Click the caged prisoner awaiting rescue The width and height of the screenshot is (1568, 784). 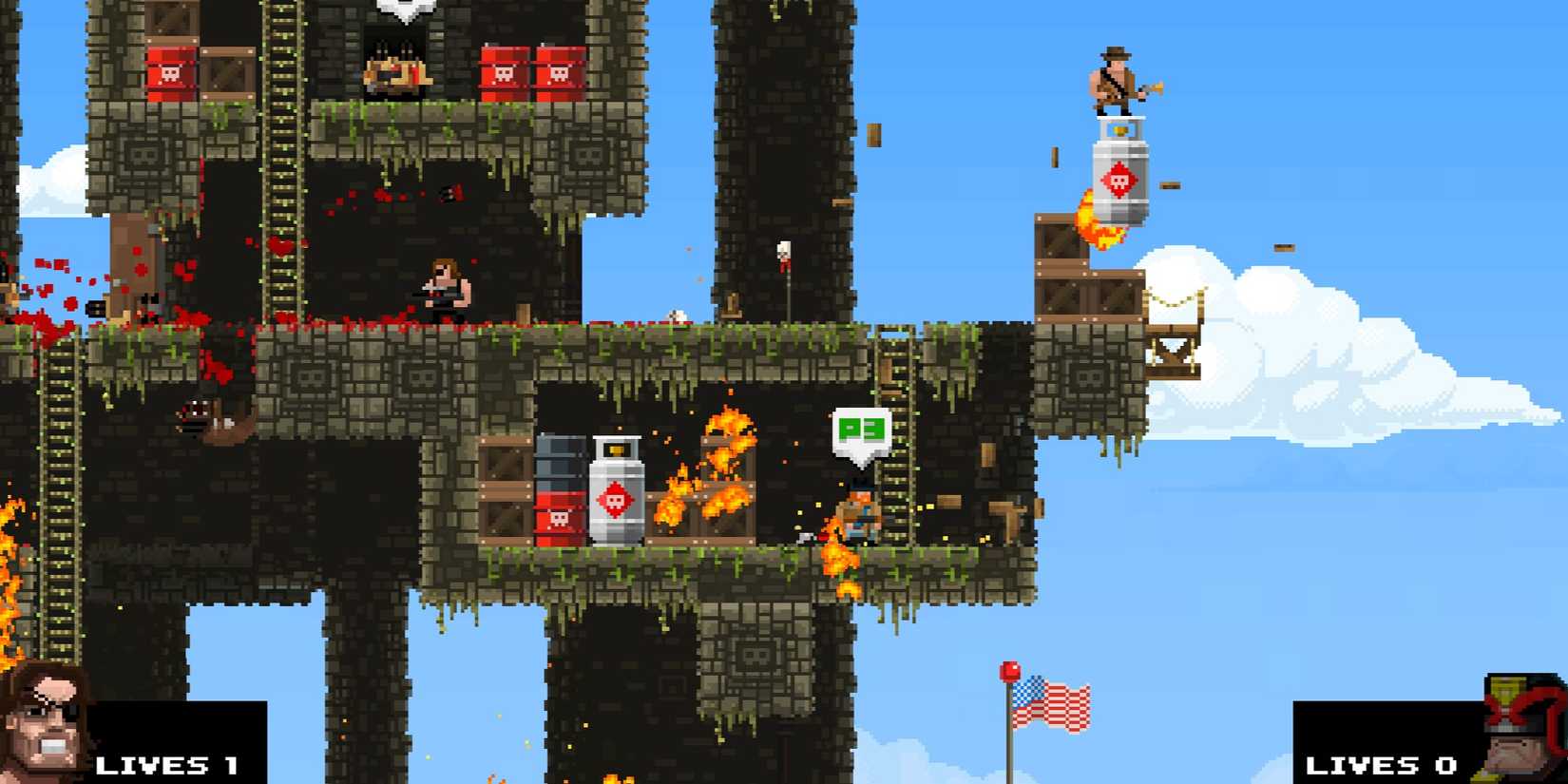coord(392,71)
